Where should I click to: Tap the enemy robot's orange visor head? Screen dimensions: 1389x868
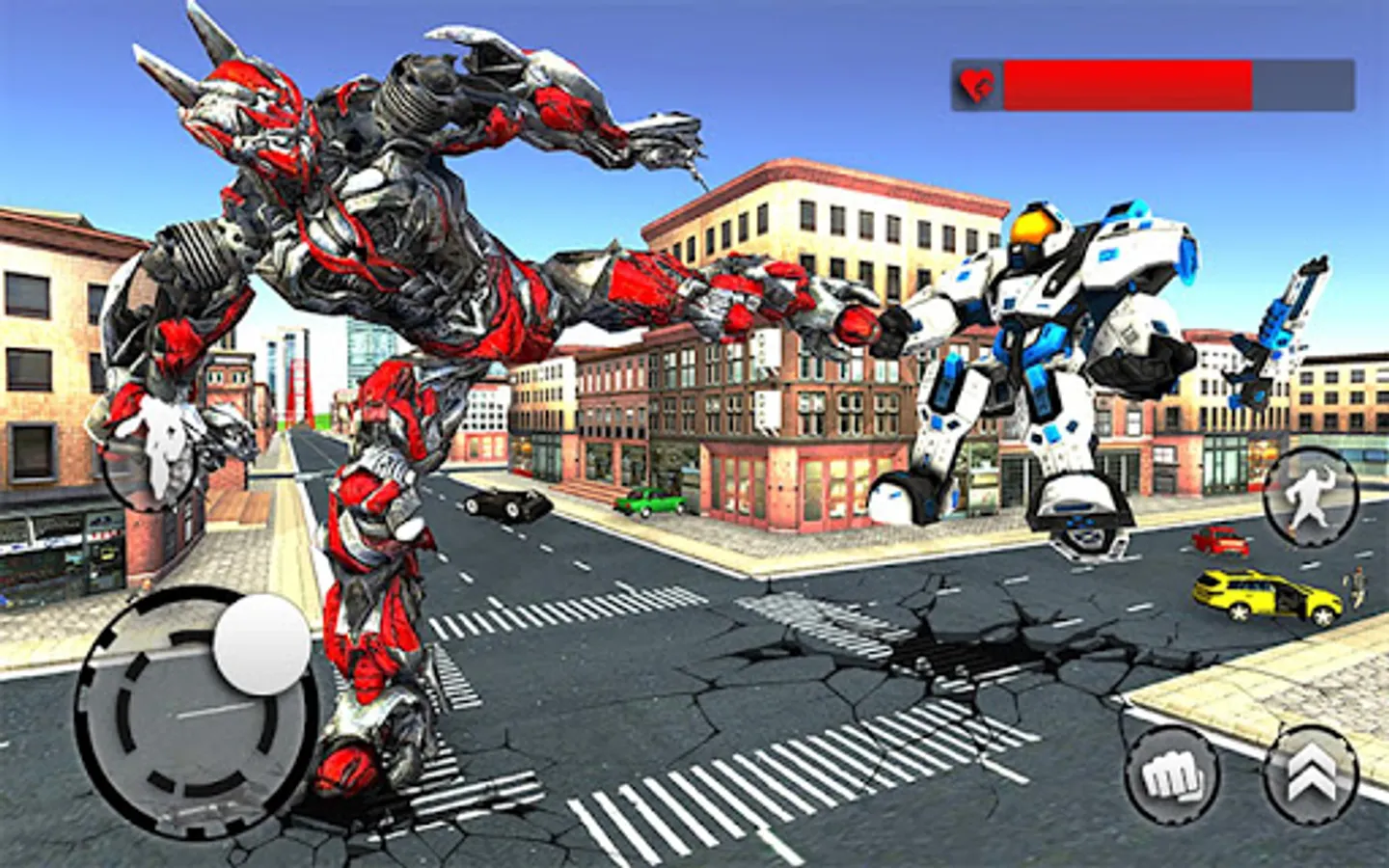click(1032, 227)
